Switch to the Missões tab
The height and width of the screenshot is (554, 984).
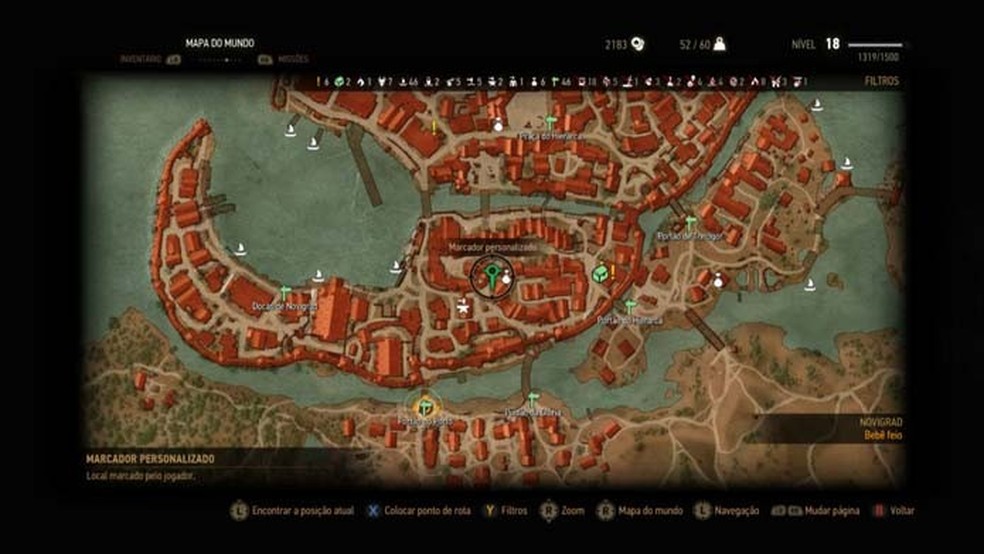(x=289, y=60)
